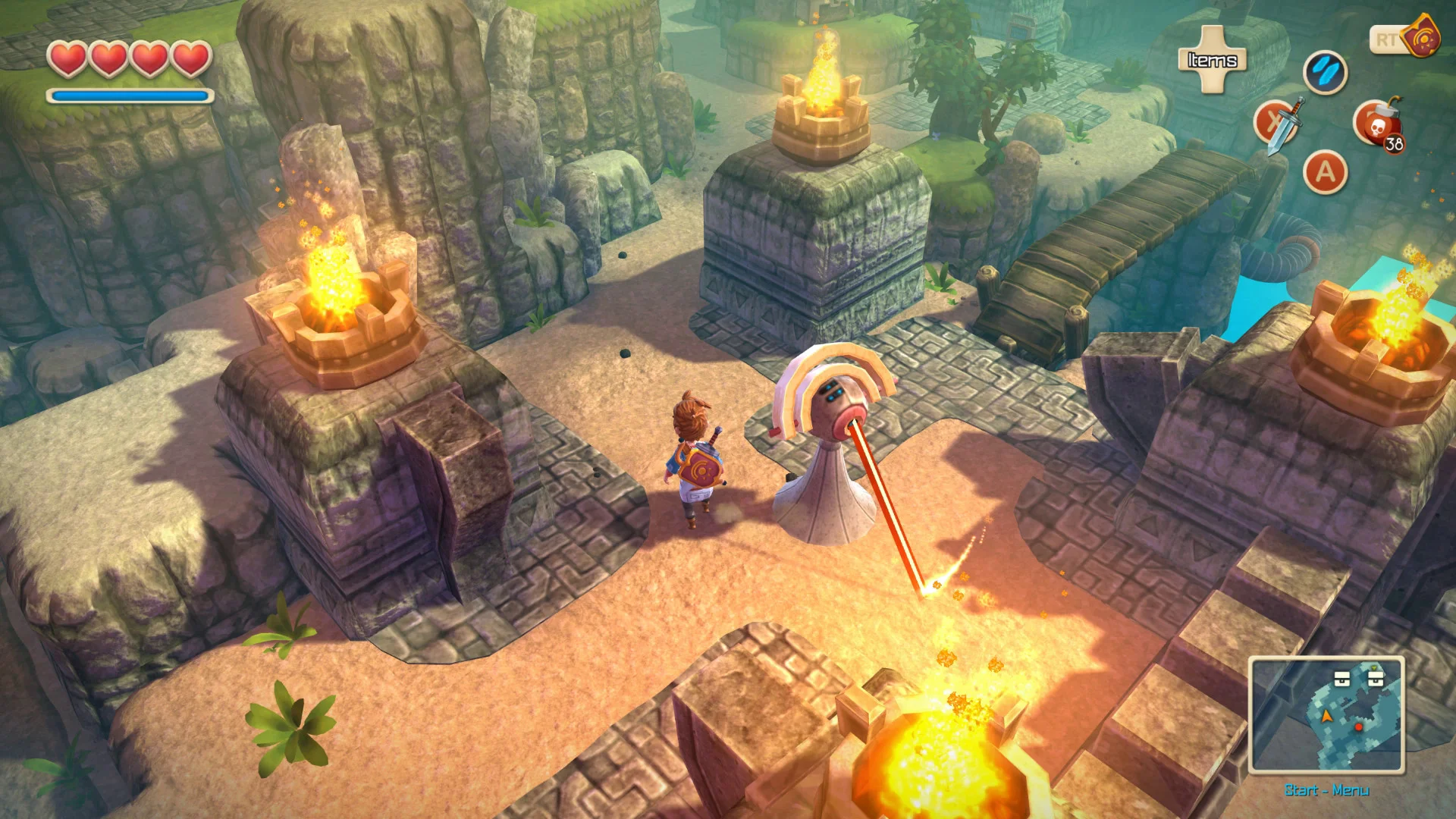Select the sword attack icon
This screenshot has width=1456, height=819.
tap(1279, 124)
